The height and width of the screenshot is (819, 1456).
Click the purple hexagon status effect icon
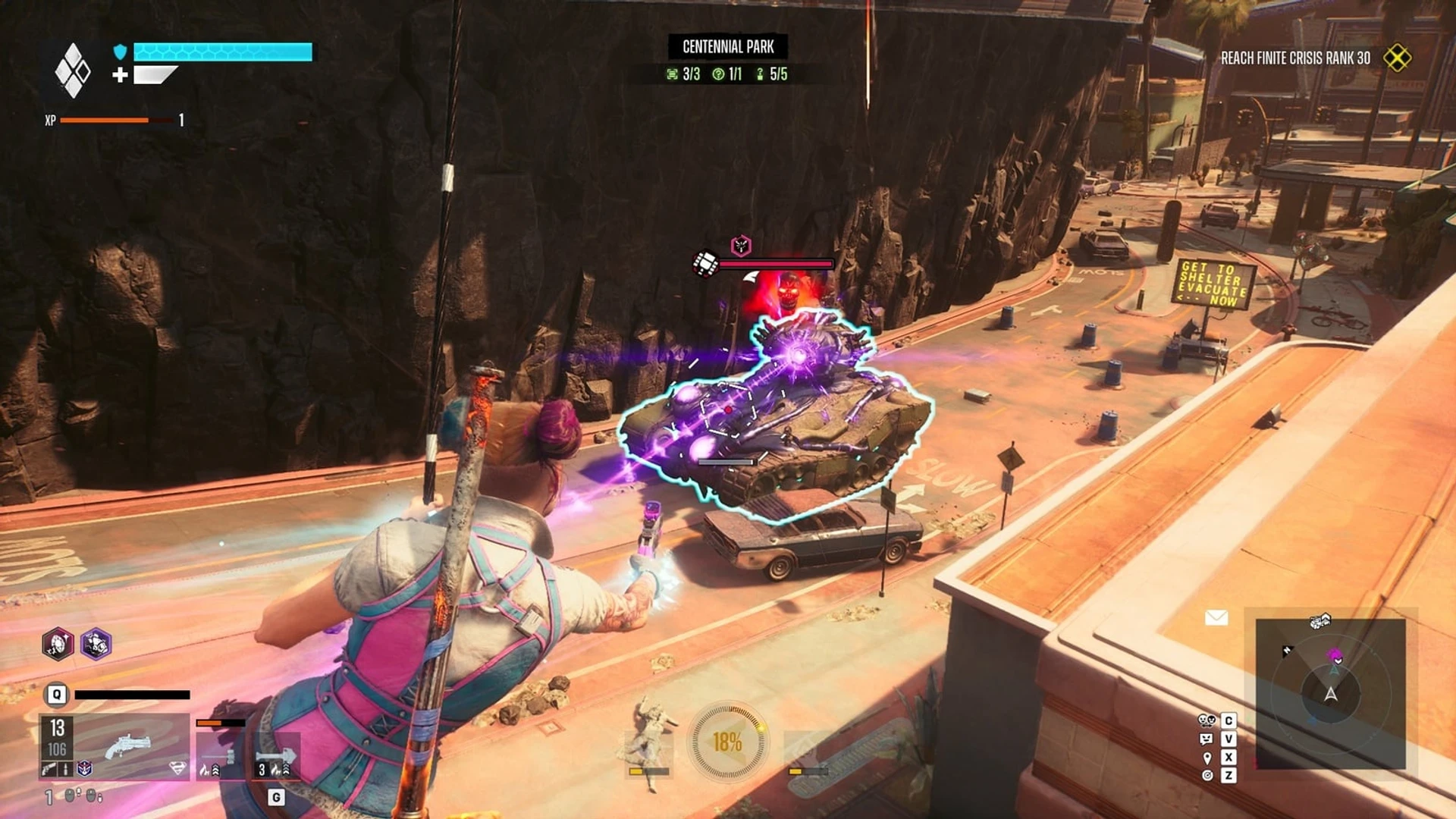96,644
